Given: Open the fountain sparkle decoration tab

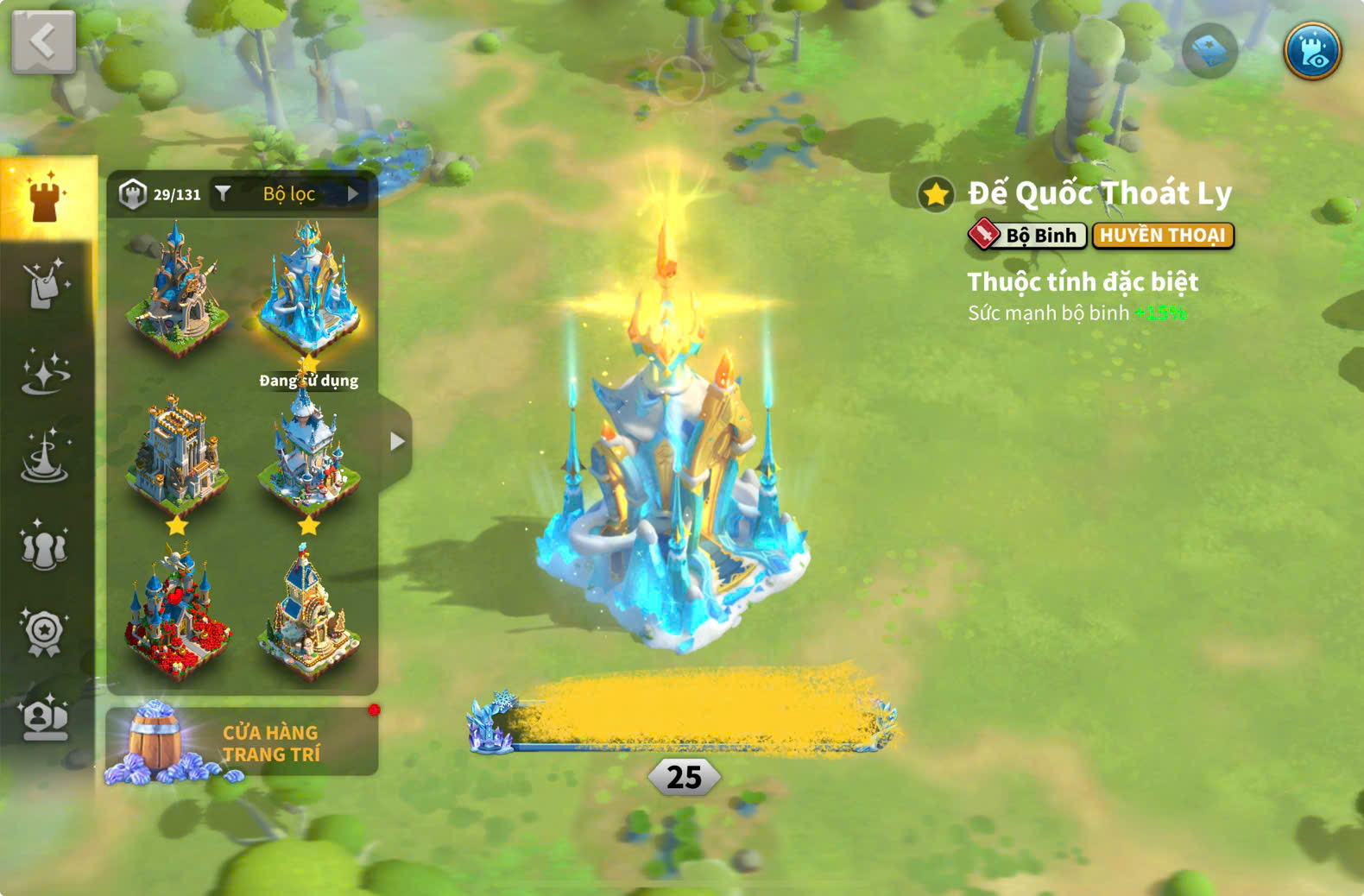Looking at the screenshot, I should 45,457.
